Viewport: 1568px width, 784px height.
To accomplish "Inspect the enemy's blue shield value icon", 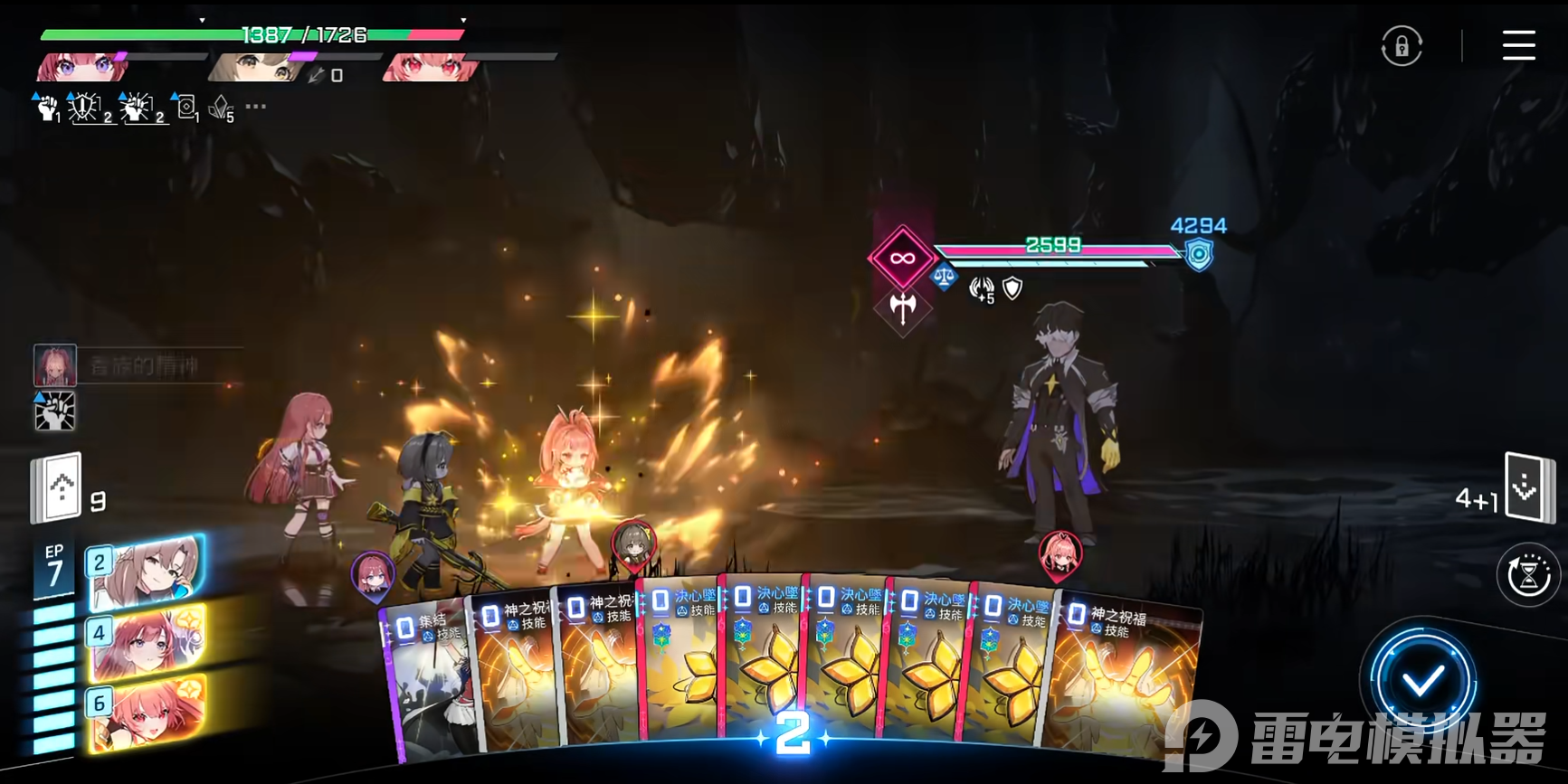I will point(1199,255).
